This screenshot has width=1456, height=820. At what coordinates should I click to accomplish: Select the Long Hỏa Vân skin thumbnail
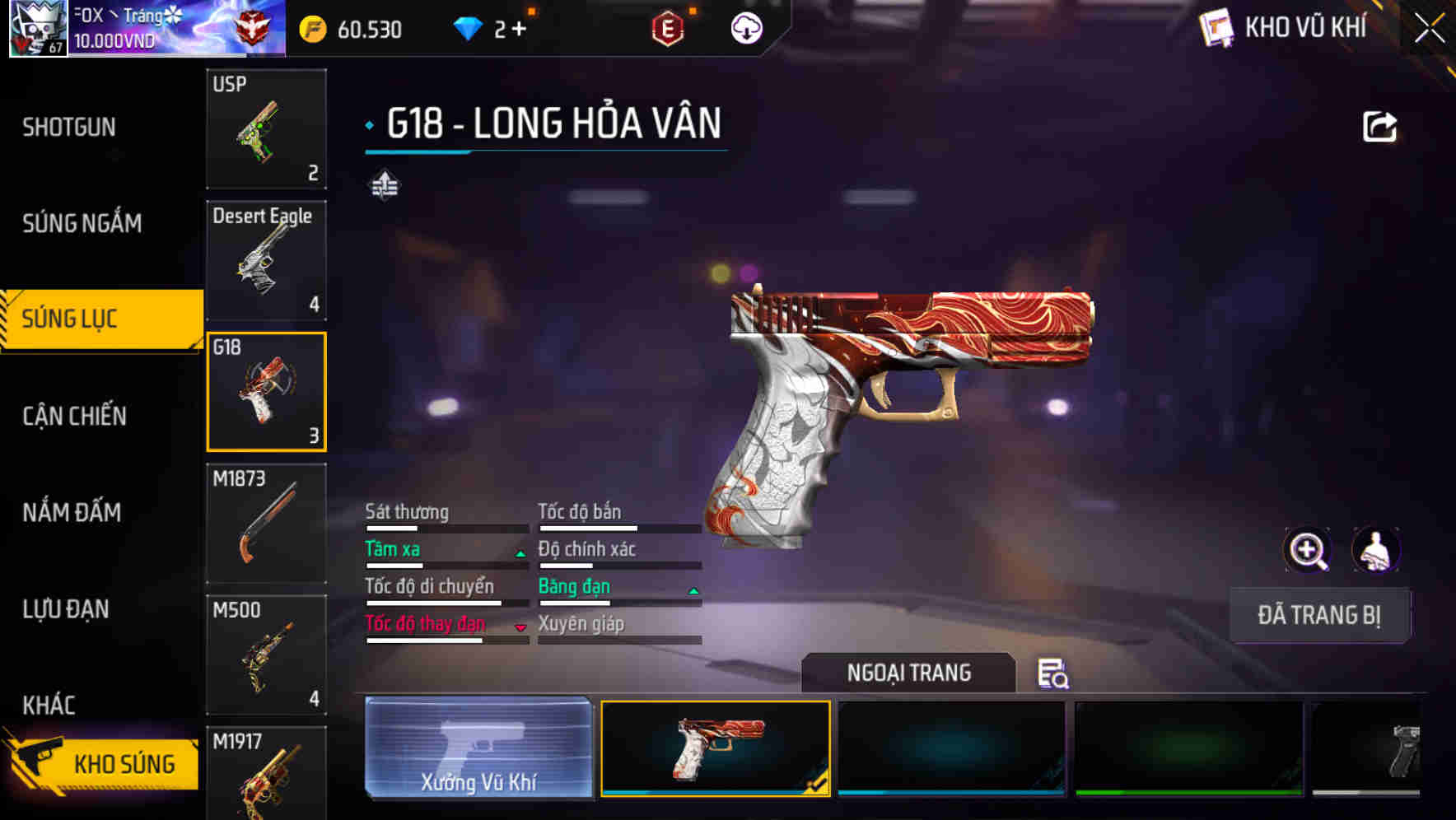point(716,748)
